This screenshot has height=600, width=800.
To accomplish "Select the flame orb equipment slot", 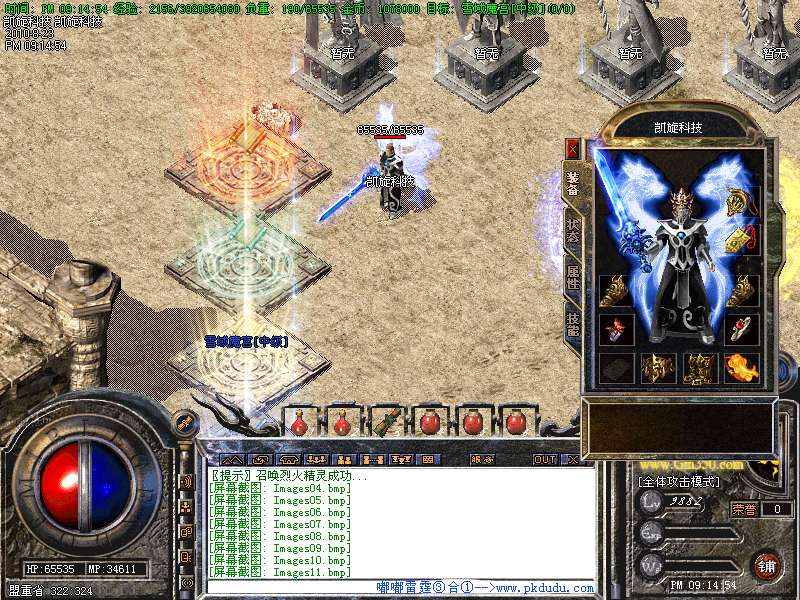I will pyautogui.click(x=742, y=367).
